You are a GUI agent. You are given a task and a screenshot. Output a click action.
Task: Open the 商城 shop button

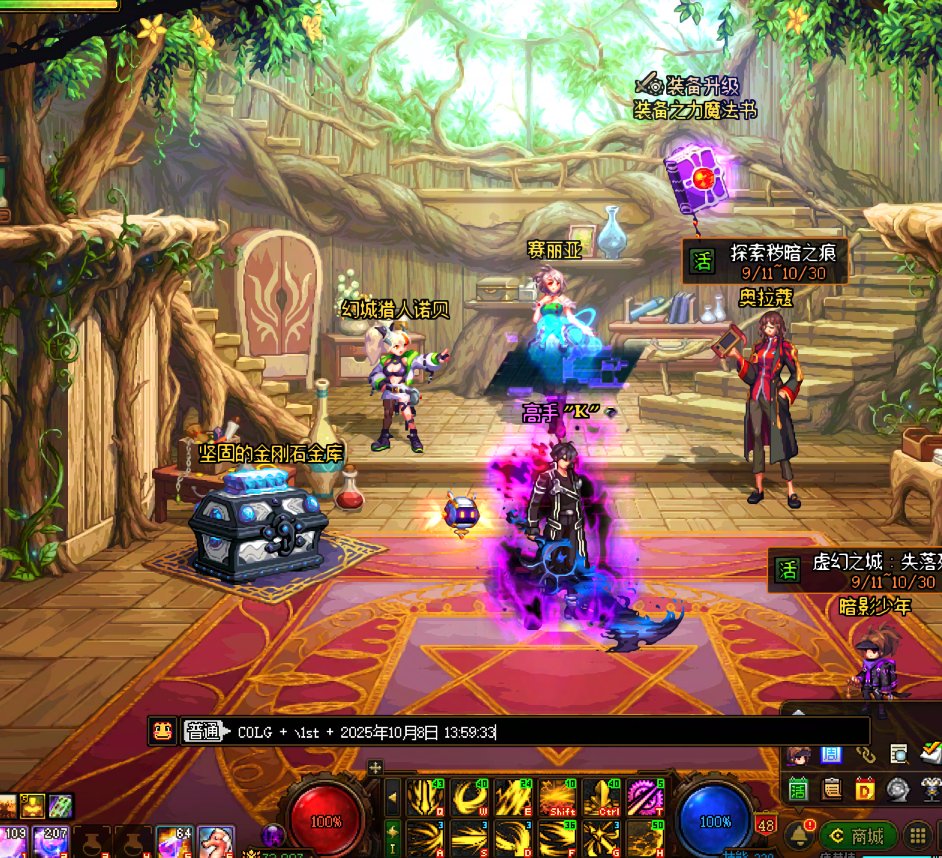pyautogui.click(x=858, y=836)
